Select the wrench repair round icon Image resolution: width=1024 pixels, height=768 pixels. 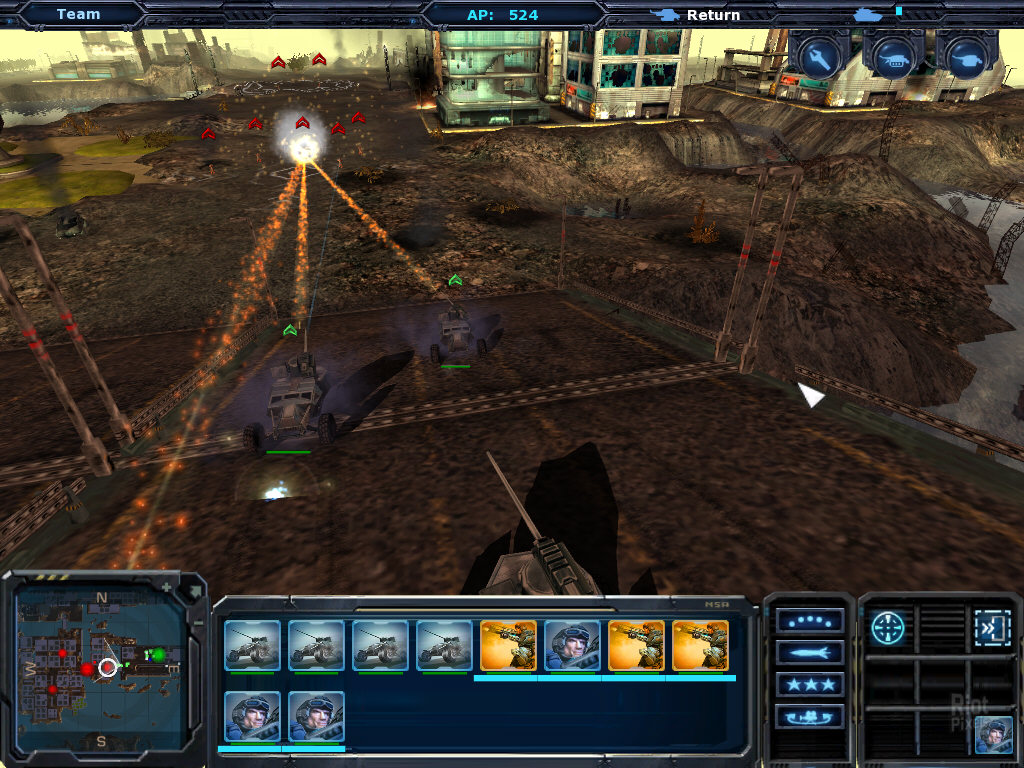tap(816, 58)
